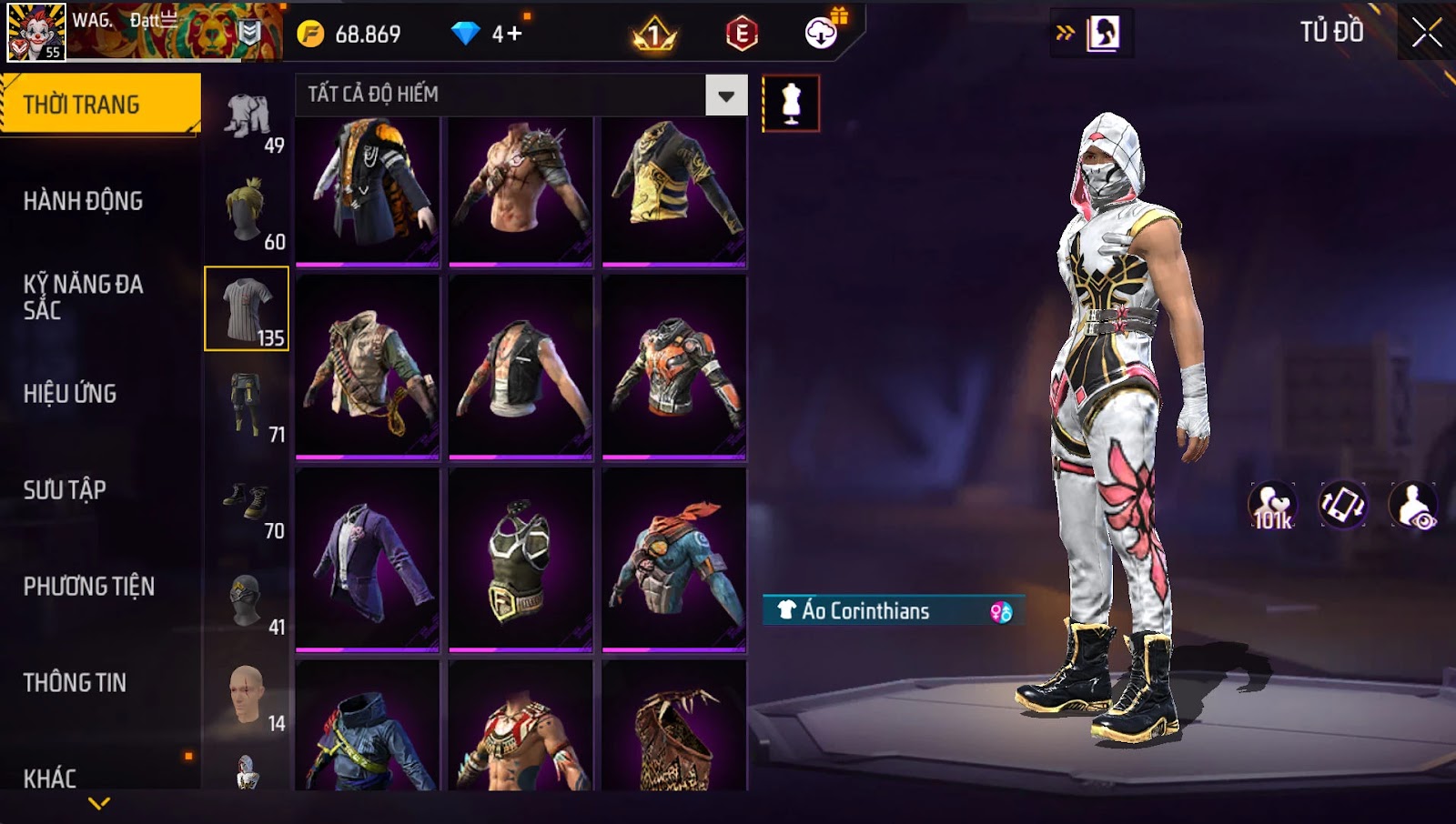
Task: Toggle the character view eye icon
Action: pyautogui.click(x=1413, y=506)
